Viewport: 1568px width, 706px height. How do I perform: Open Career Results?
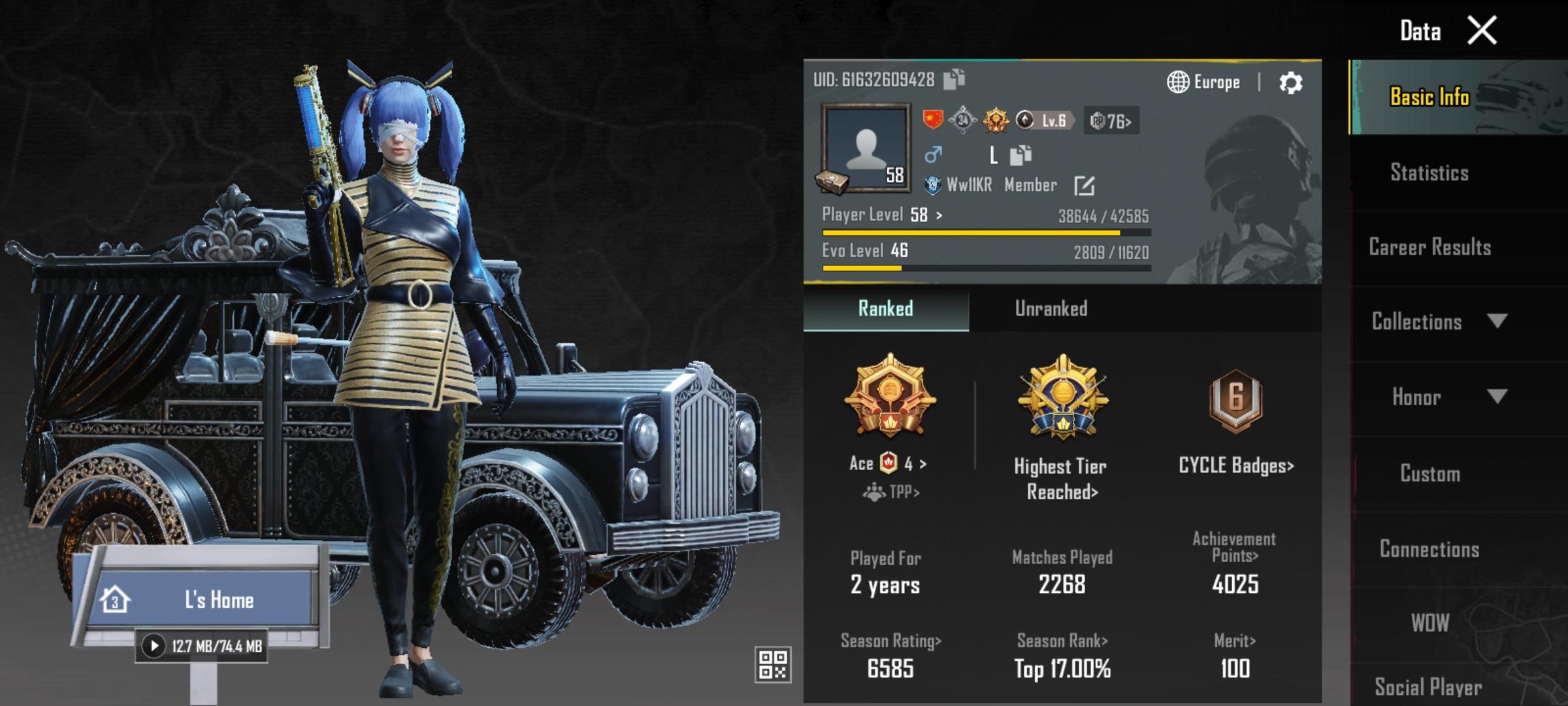pos(1429,247)
